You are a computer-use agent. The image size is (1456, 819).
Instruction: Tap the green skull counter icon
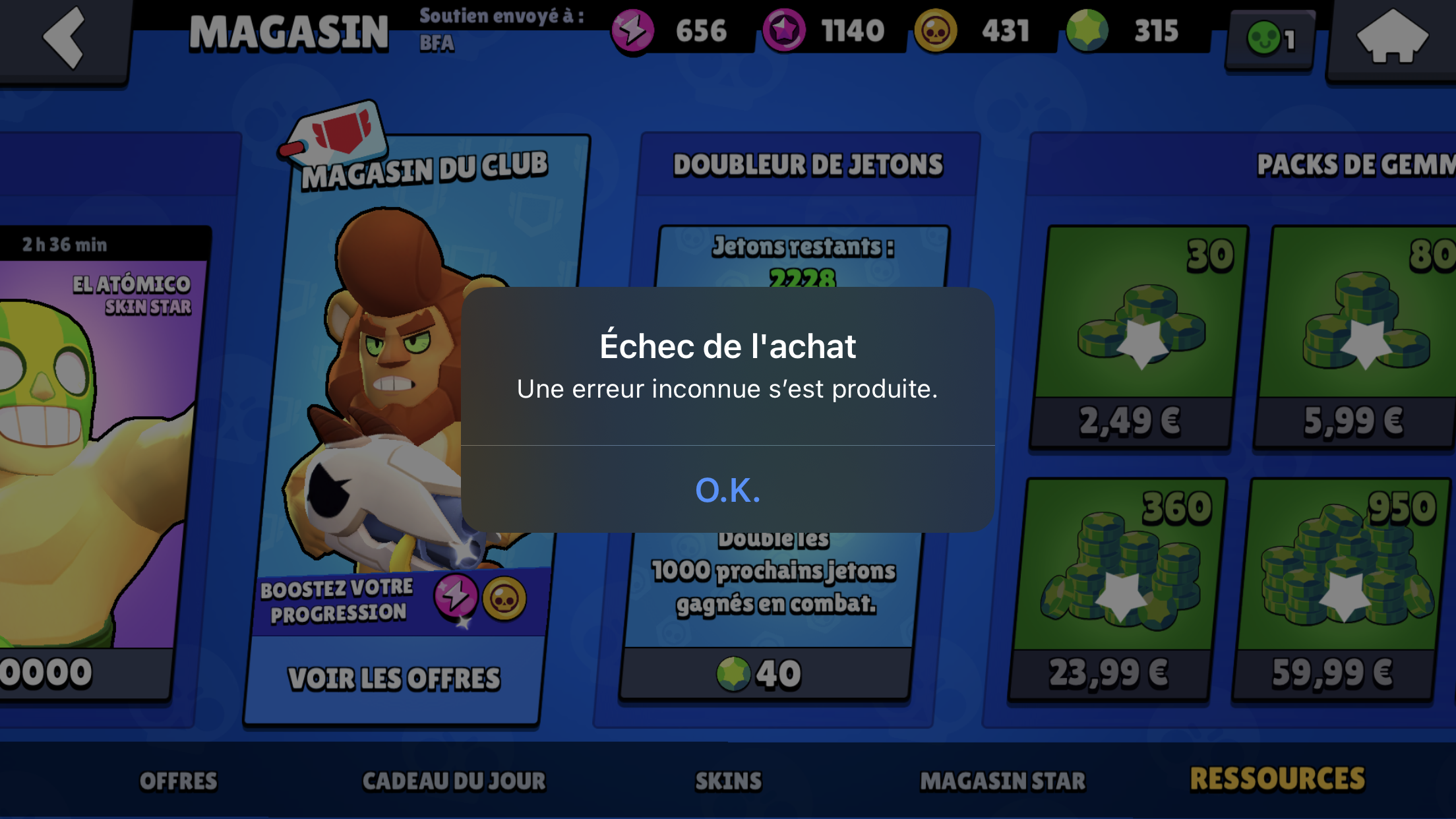pos(1270,40)
